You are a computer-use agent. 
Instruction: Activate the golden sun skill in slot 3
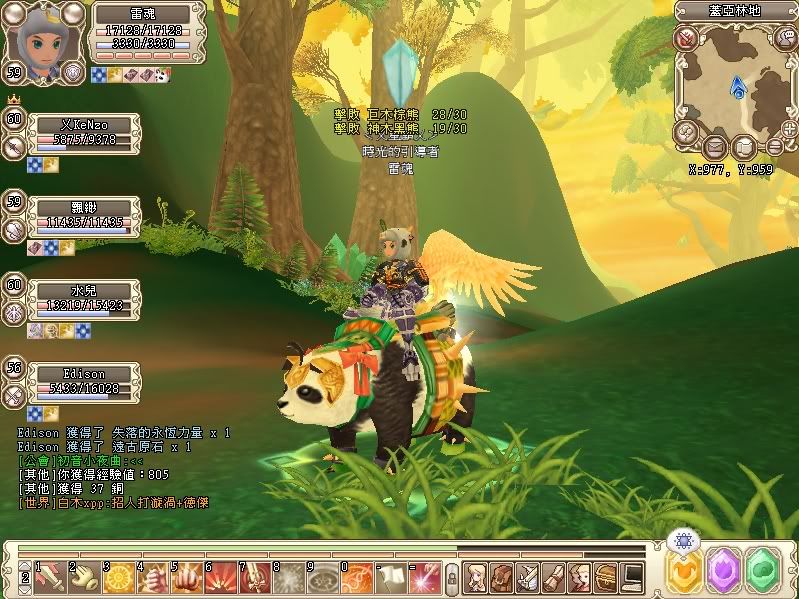[118, 576]
